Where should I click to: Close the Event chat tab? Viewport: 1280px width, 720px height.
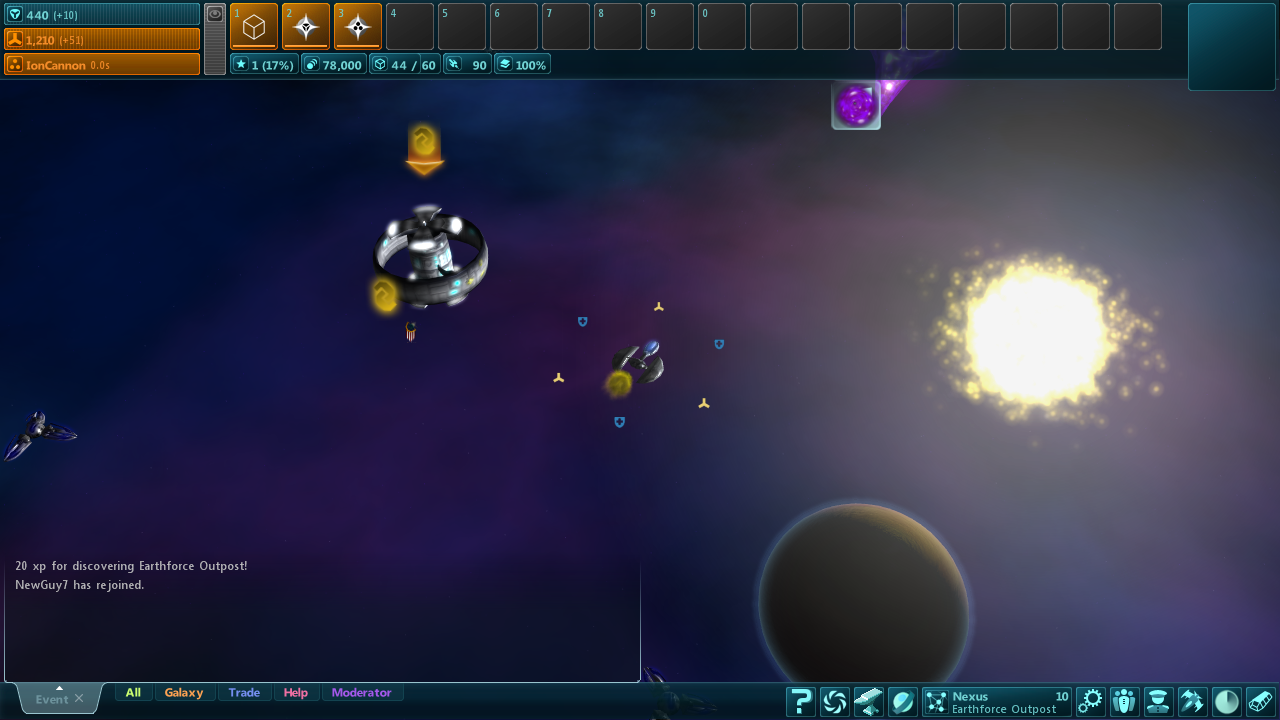pos(79,699)
